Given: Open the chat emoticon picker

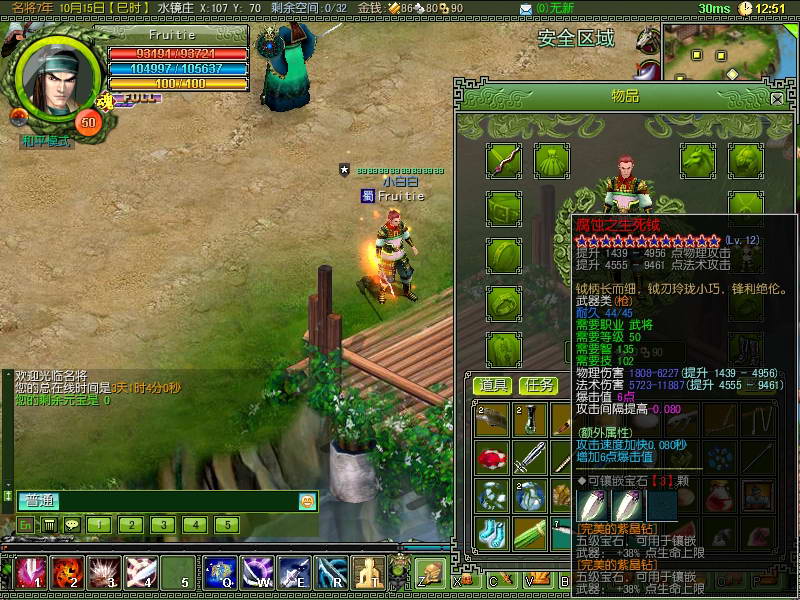Looking at the screenshot, I should [307, 501].
